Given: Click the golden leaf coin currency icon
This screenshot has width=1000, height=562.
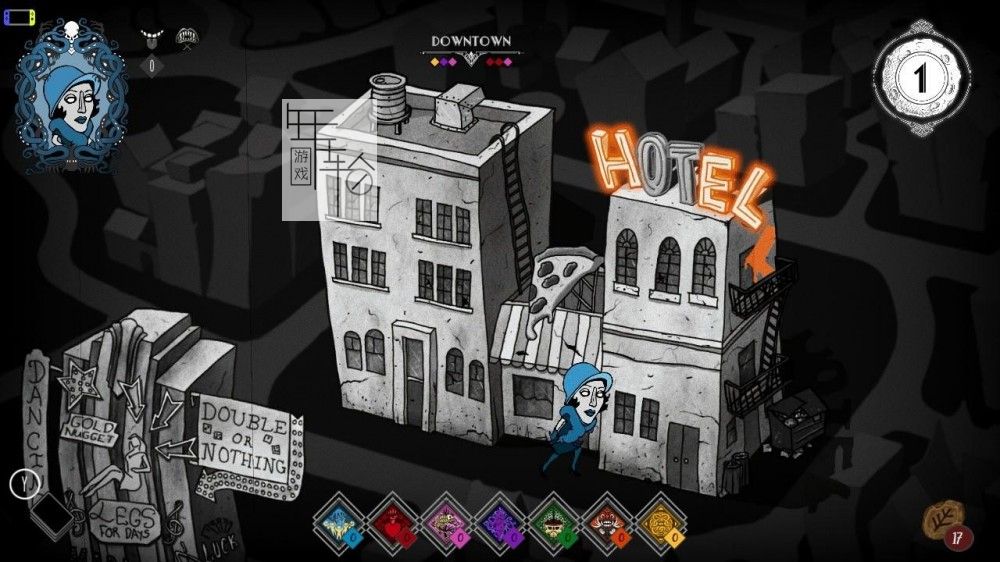Looking at the screenshot, I should pyautogui.click(x=941, y=518).
